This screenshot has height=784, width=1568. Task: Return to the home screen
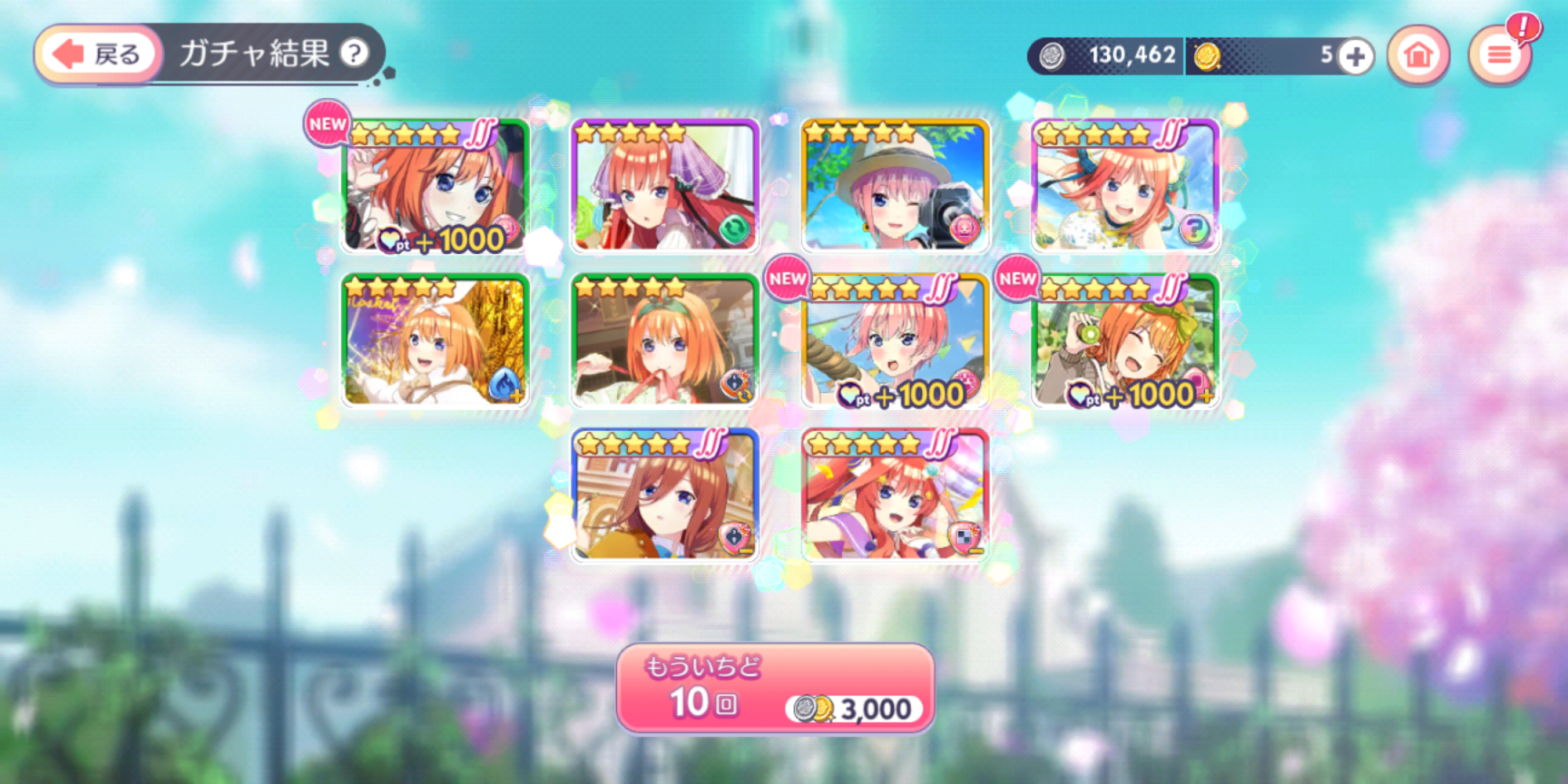1417,55
